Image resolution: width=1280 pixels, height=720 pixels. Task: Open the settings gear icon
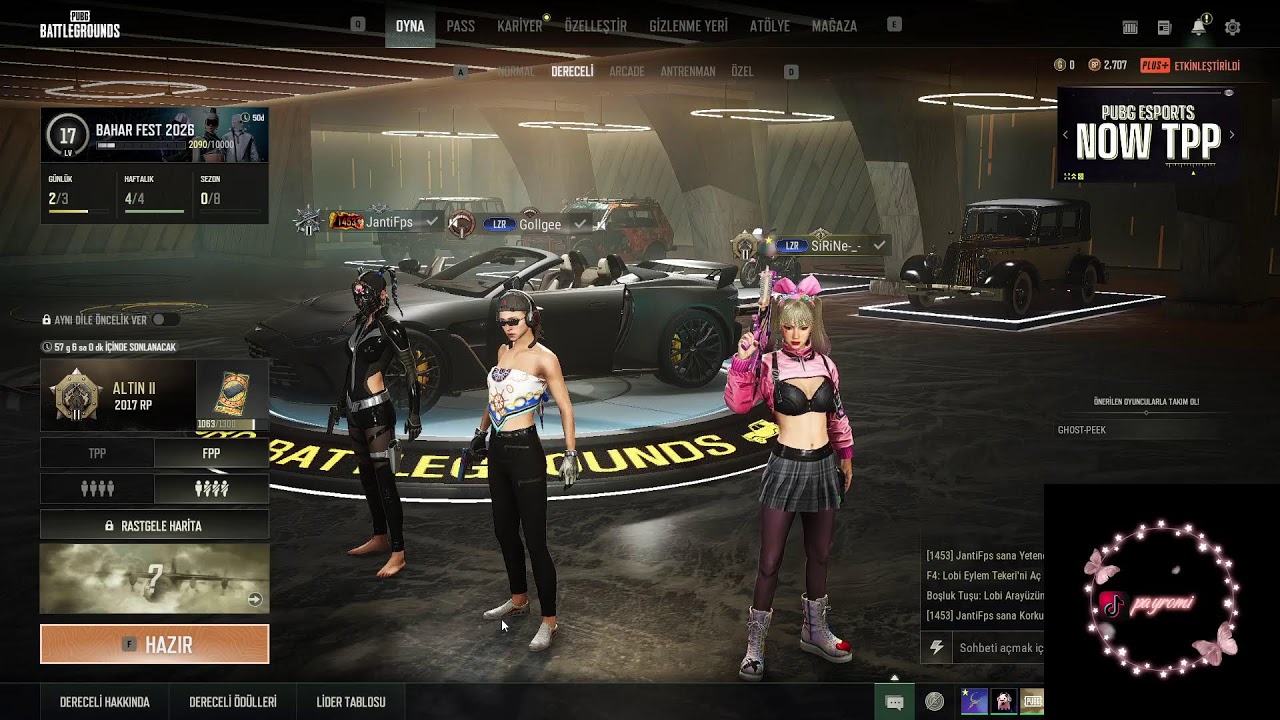[1232, 28]
